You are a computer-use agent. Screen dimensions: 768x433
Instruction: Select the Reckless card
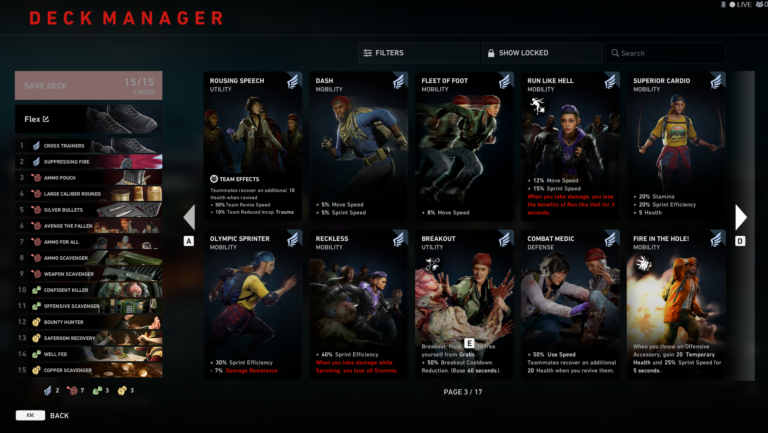(359, 304)
